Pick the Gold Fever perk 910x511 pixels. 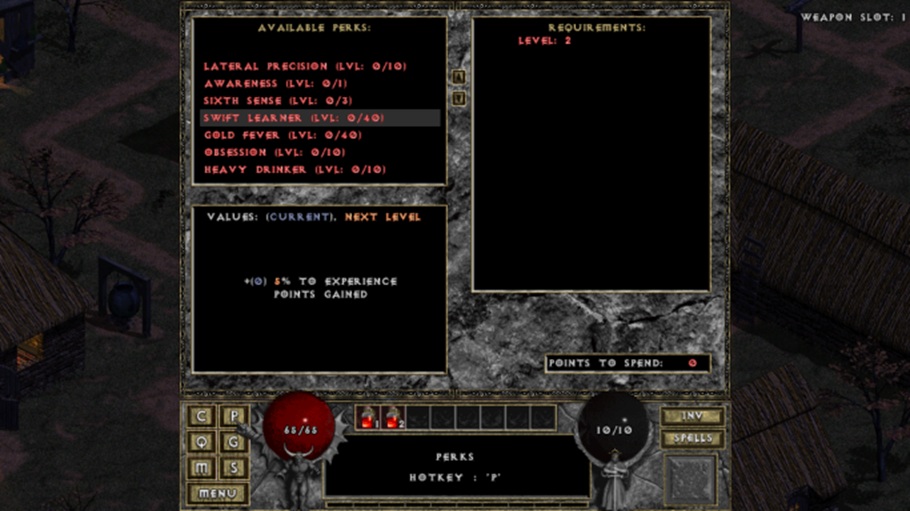point(282,135)
